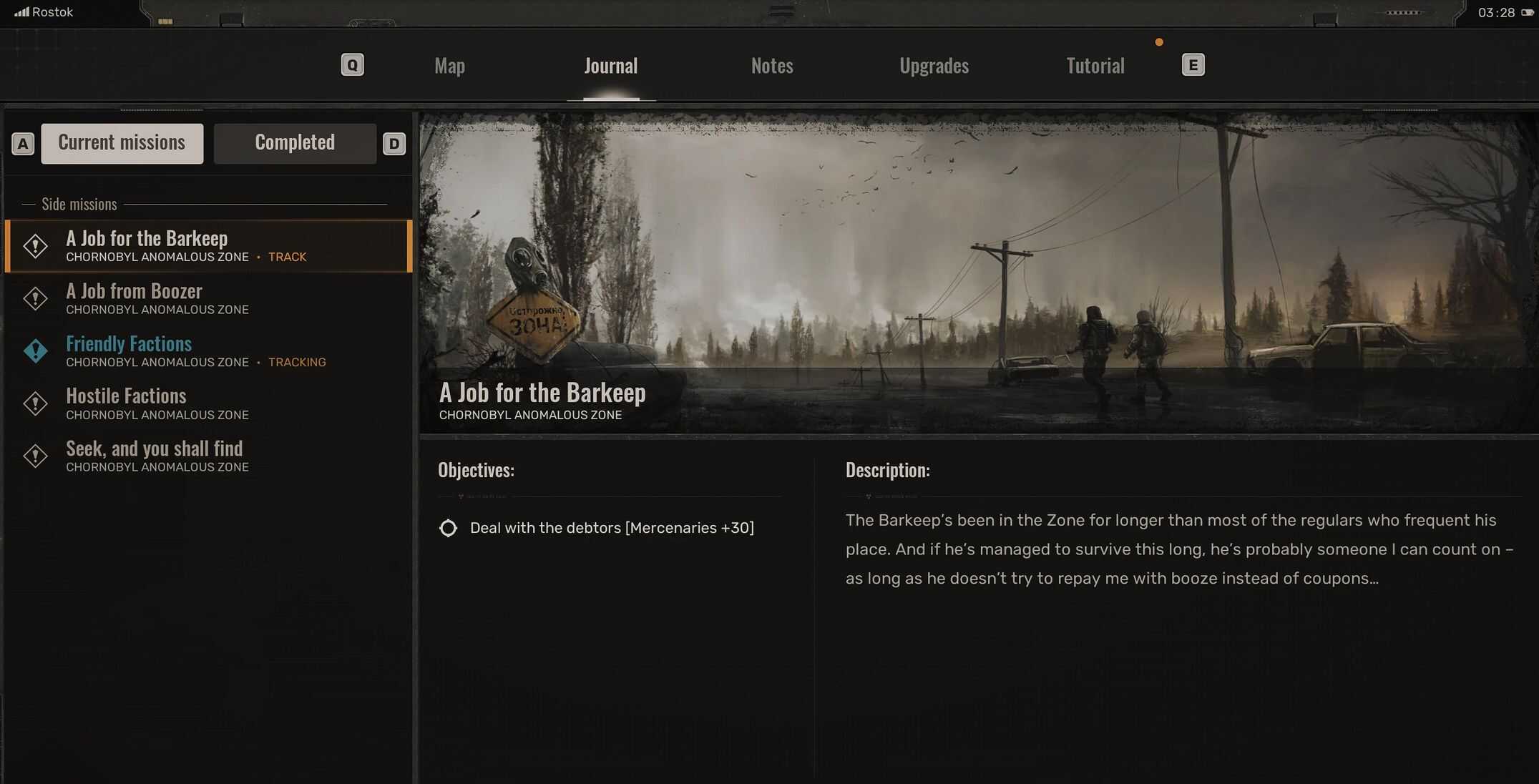
Task: Choose the A Job from Boozer mission
Action: (135, 292)
